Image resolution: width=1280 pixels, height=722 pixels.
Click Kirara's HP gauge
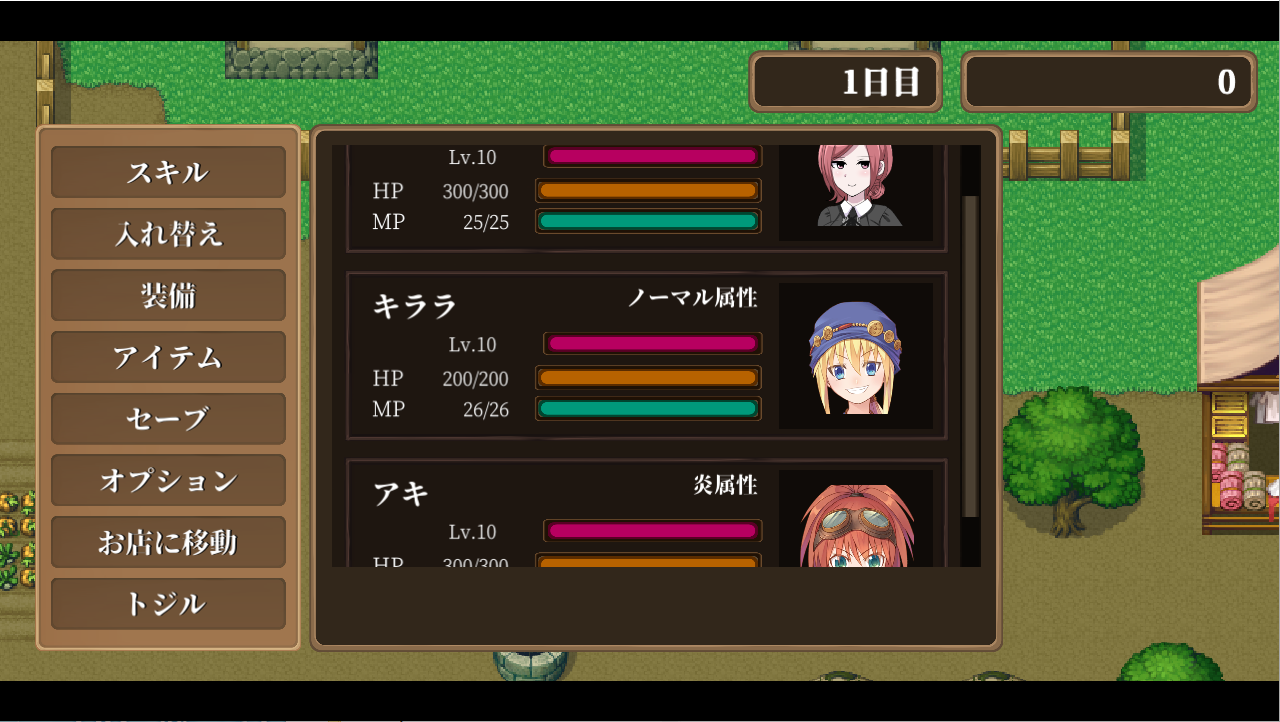coord(648,379)
